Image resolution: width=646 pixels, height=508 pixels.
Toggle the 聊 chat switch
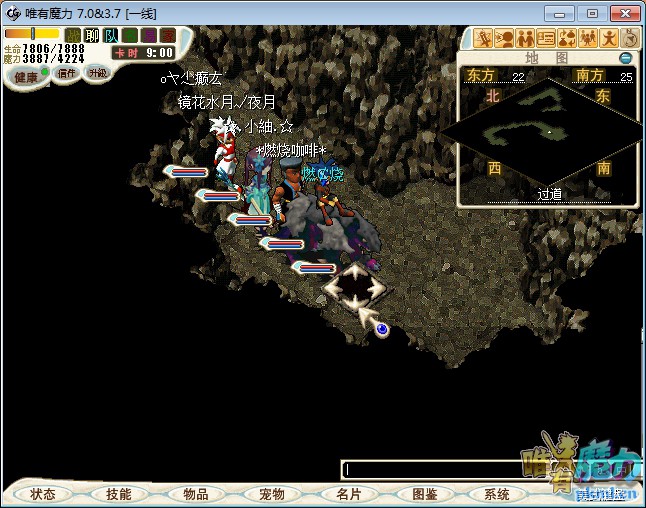(92, 35)
